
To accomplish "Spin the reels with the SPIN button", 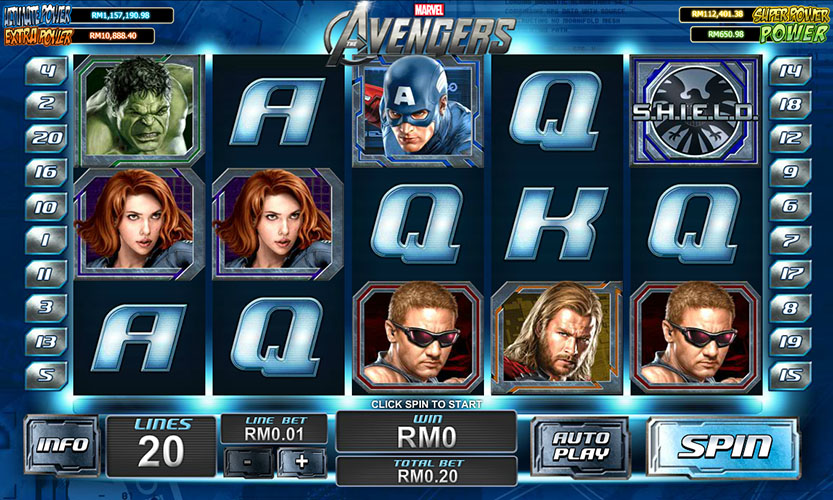I will click(725, 446).
